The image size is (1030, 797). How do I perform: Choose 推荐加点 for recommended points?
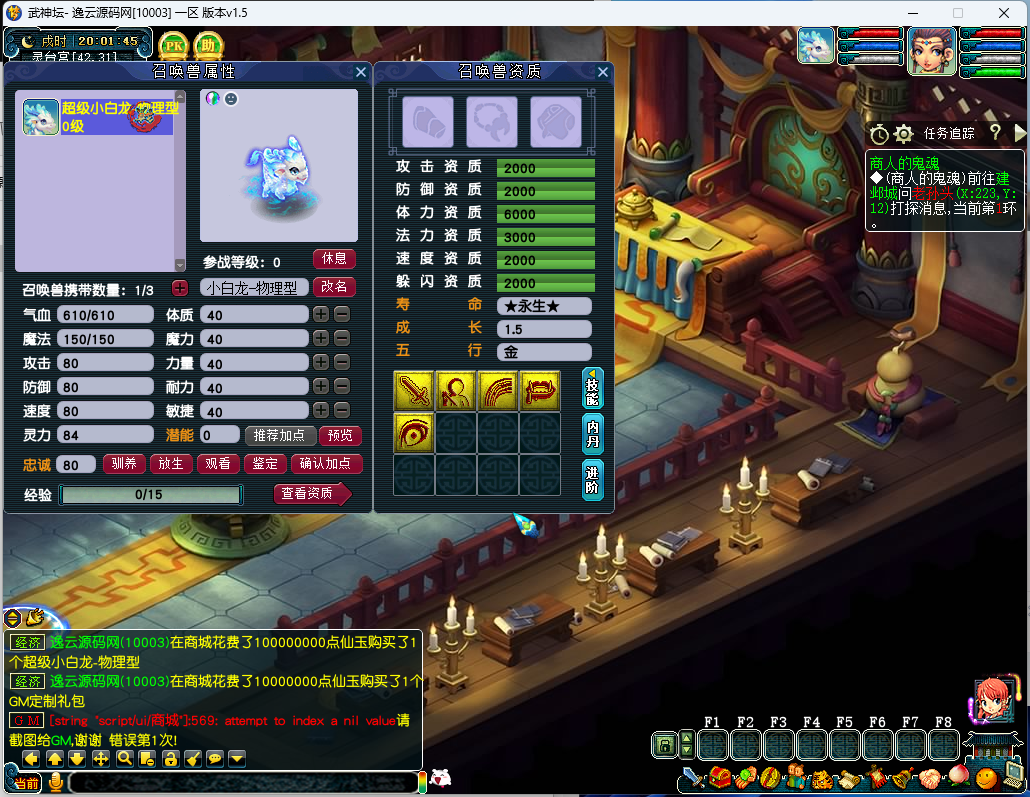280,436
